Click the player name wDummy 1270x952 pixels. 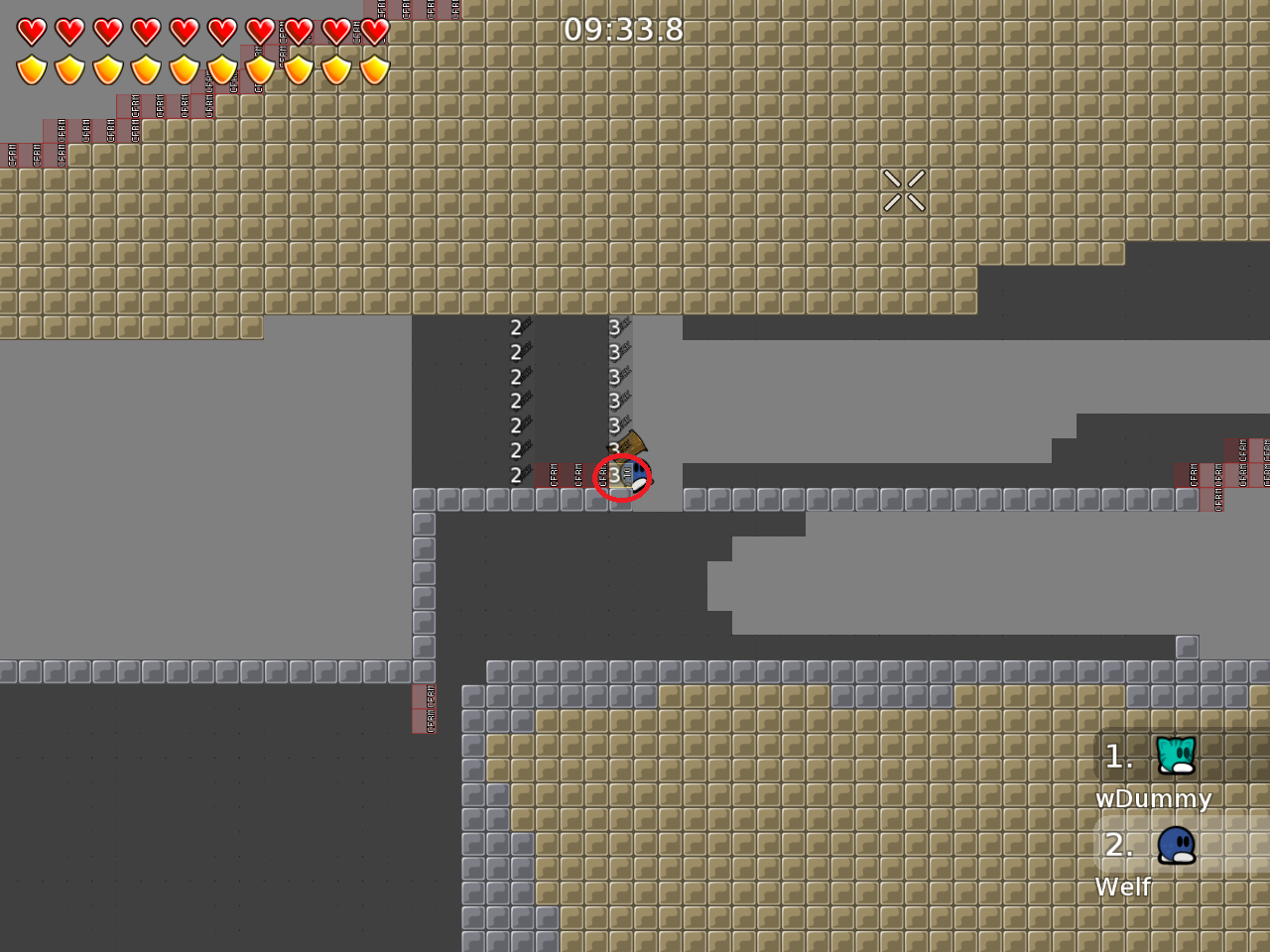pyautogui.click(x=1154, y=799)
